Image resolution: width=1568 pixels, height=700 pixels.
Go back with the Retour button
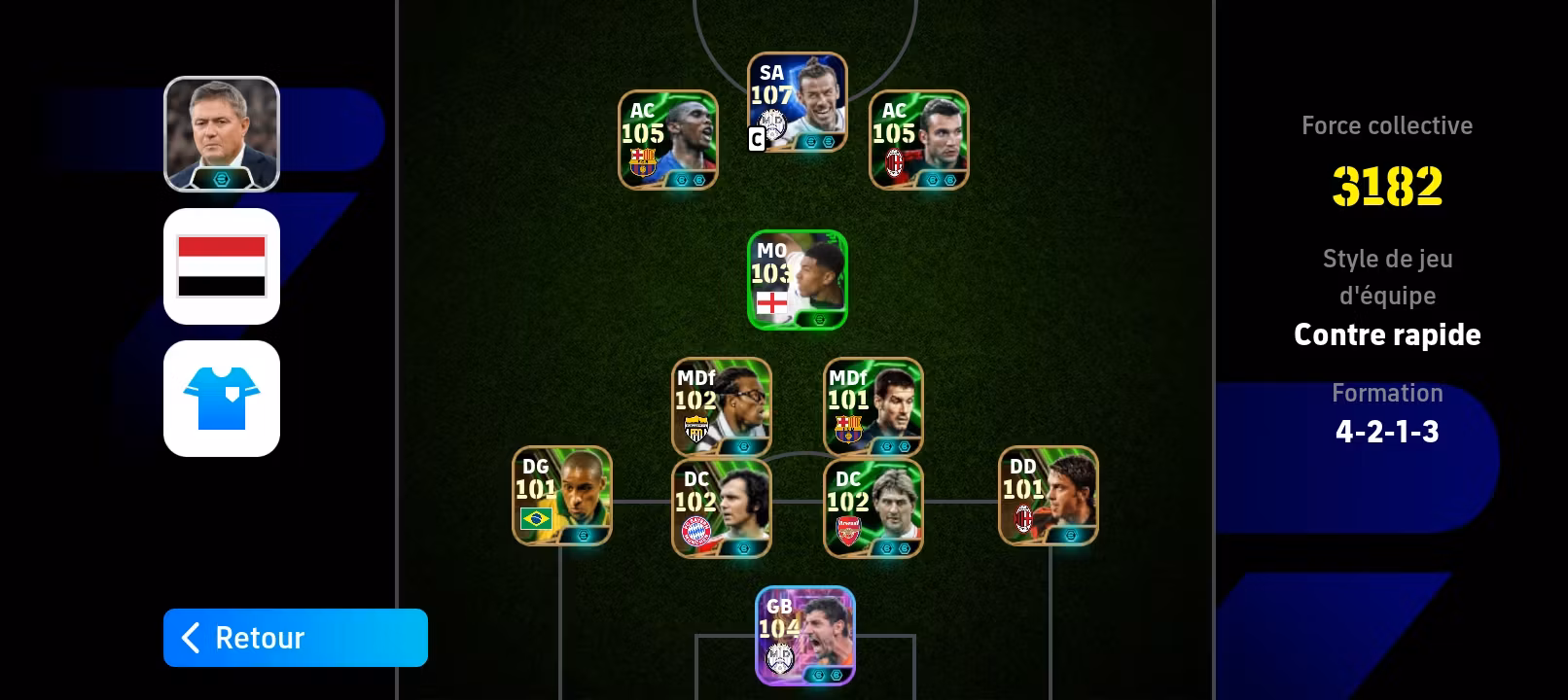[295, 638]
